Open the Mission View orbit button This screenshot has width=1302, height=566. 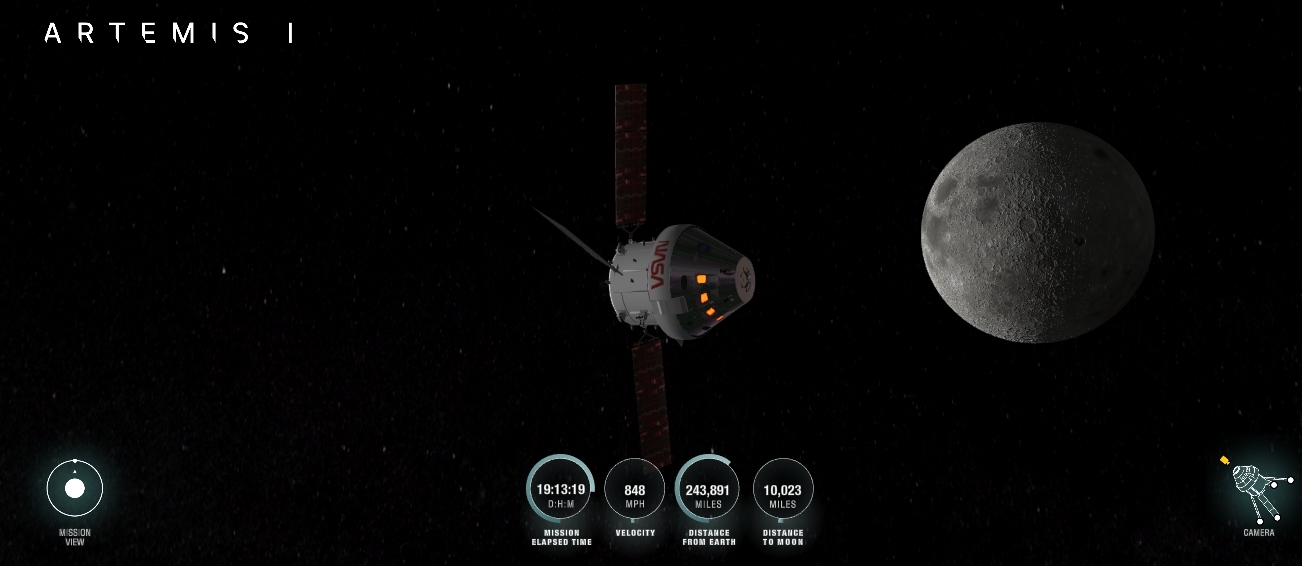click(75, 489)
